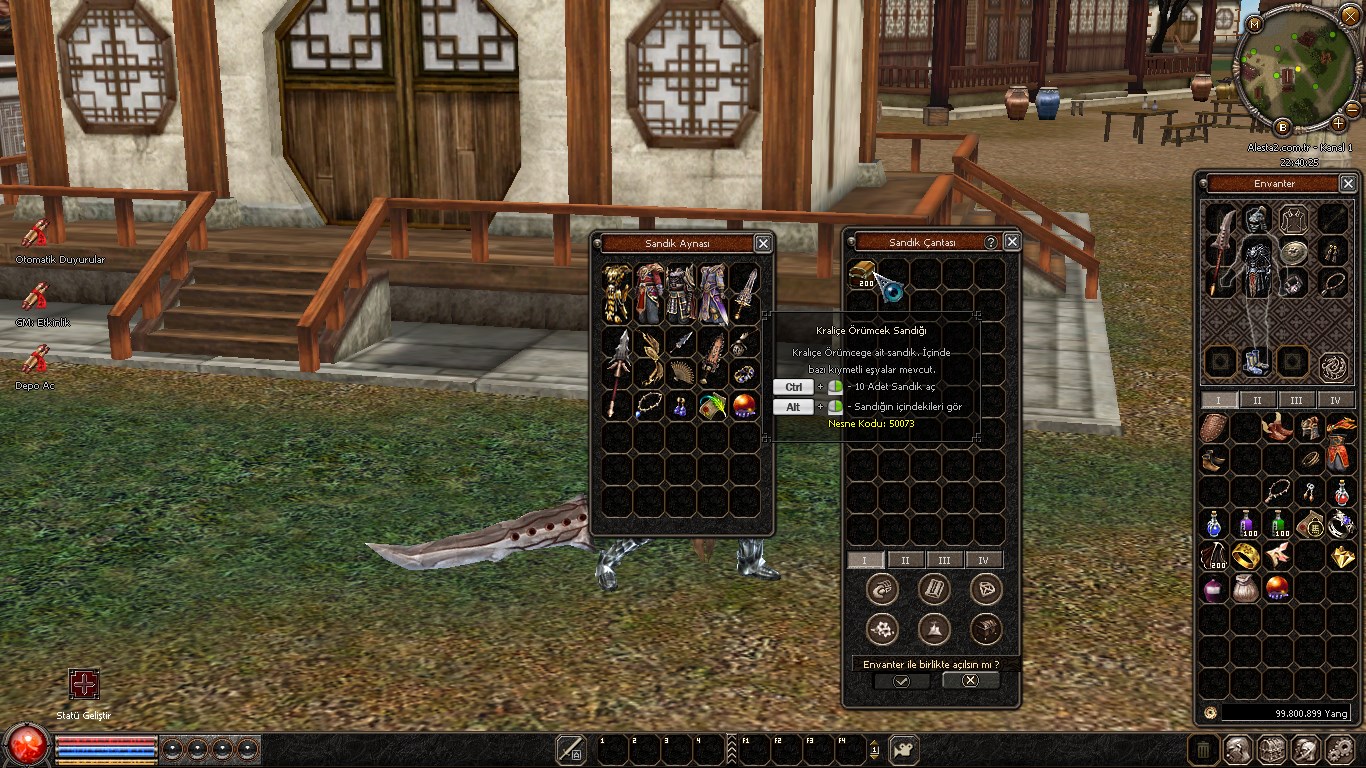Image resolution: width=1366 pixels, height=768 pixels.
Task: Close the Sandık Çantası window
Action: (x=1012, y=242)
